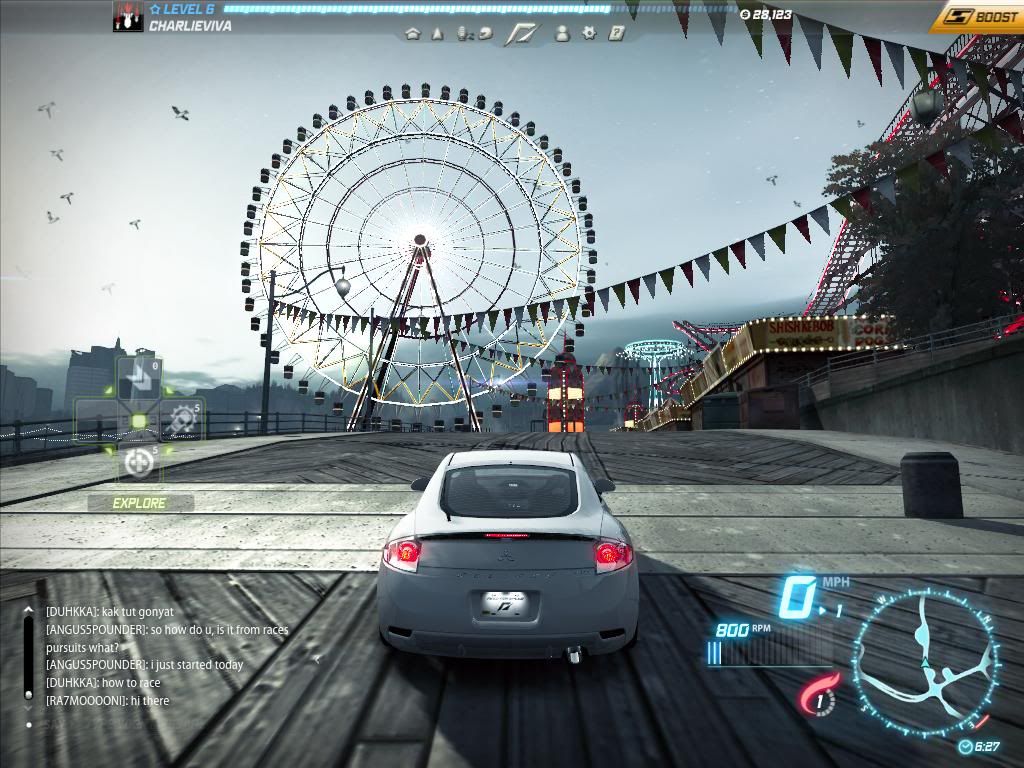Trigger the bottom circular cross power-up
This screenshot has width=1024, height=768.
138,462
